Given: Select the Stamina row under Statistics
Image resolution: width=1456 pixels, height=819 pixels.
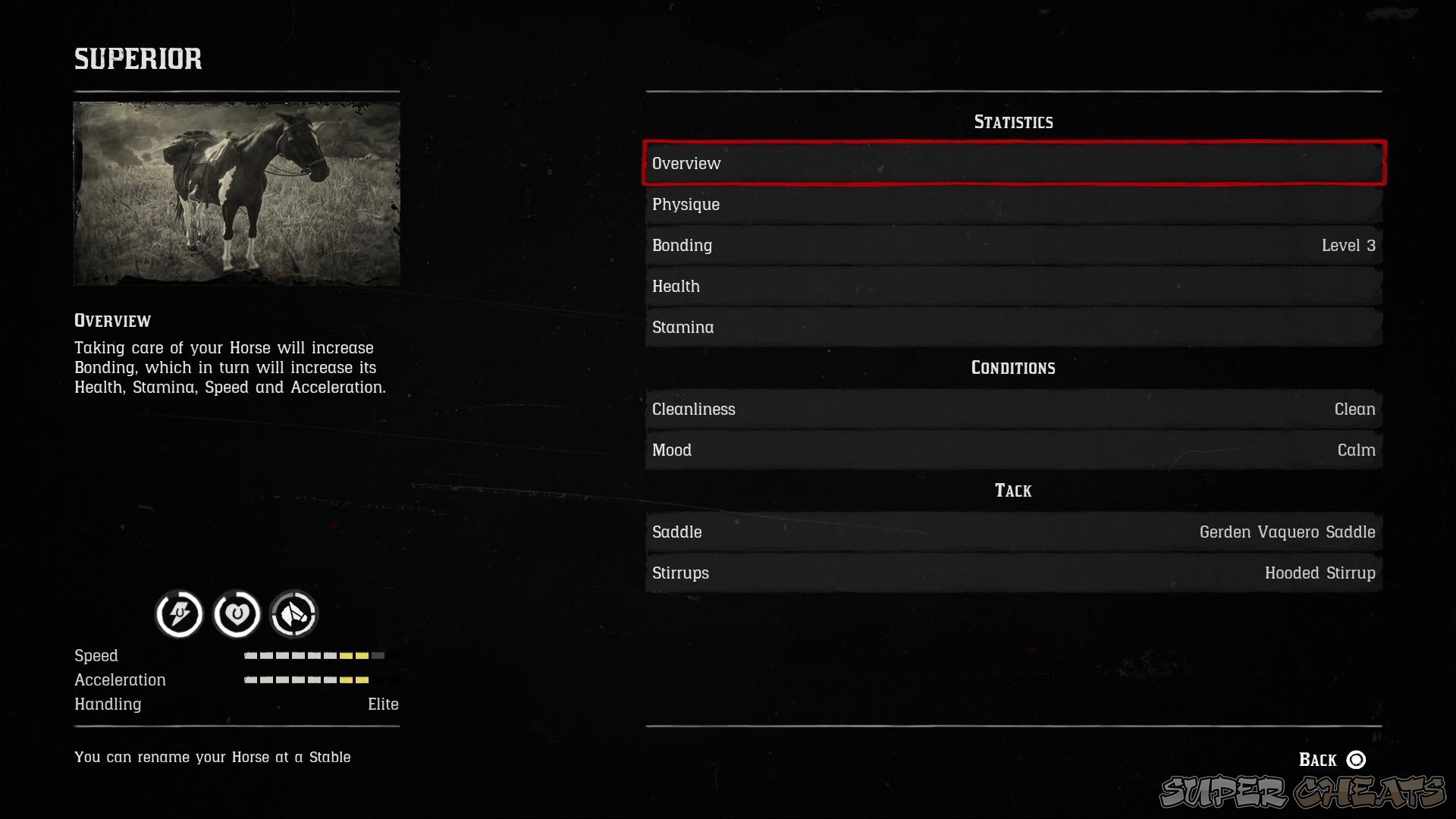Looking at the screenshot, I should coord(1014,327).
